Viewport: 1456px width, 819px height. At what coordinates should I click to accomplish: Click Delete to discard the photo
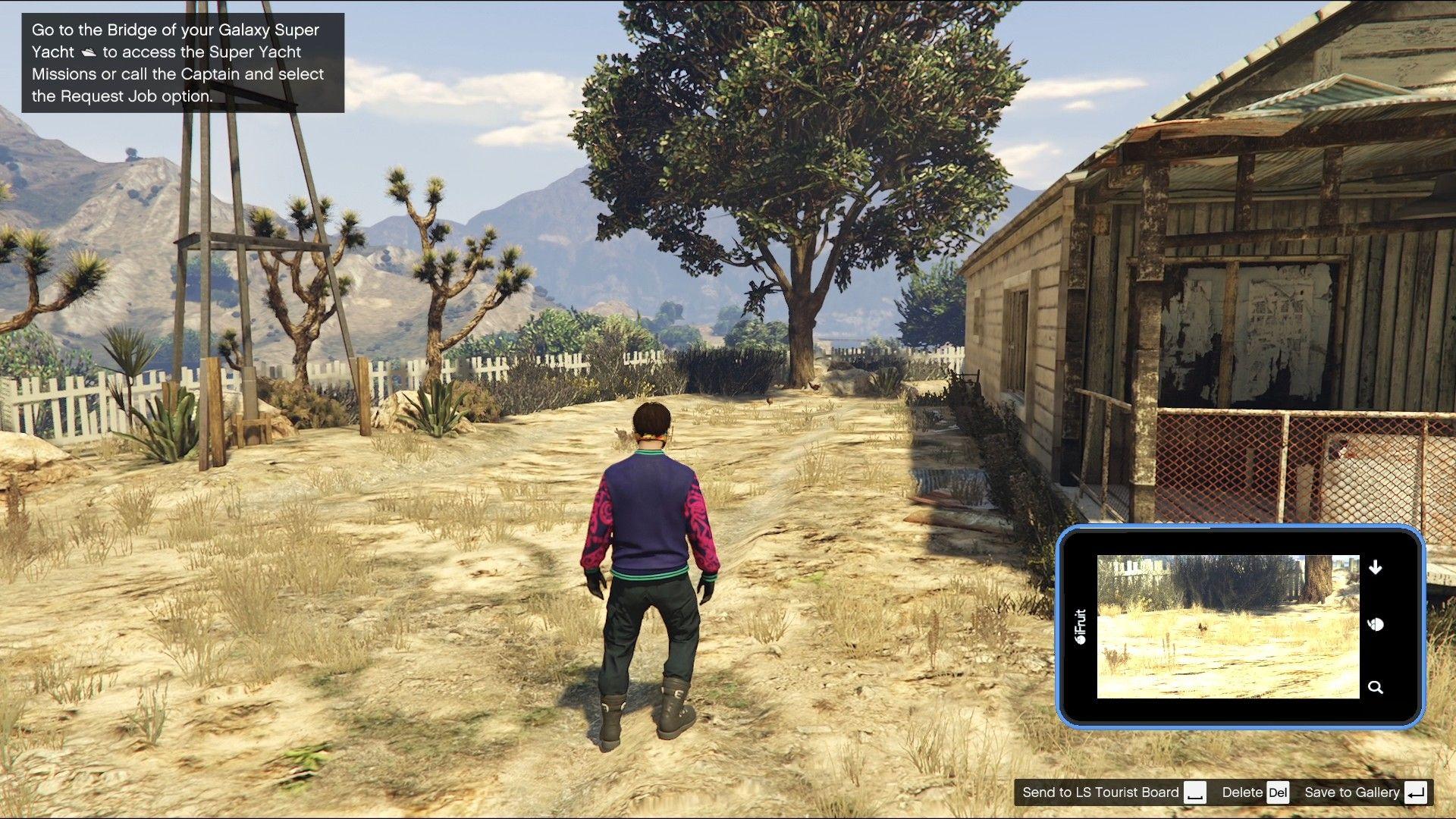tap(1241, 792)
